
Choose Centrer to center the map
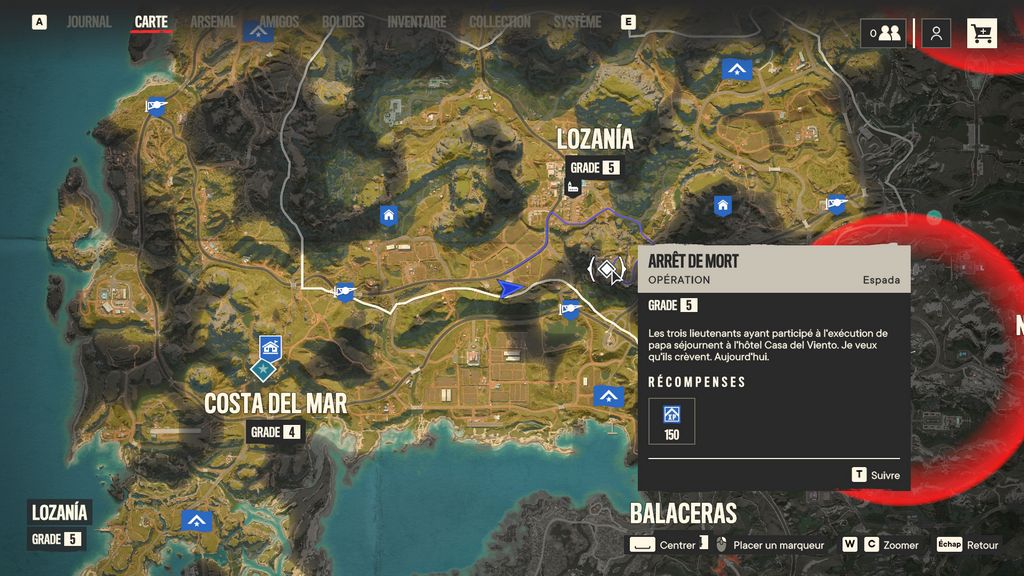(x=665, y=545)
